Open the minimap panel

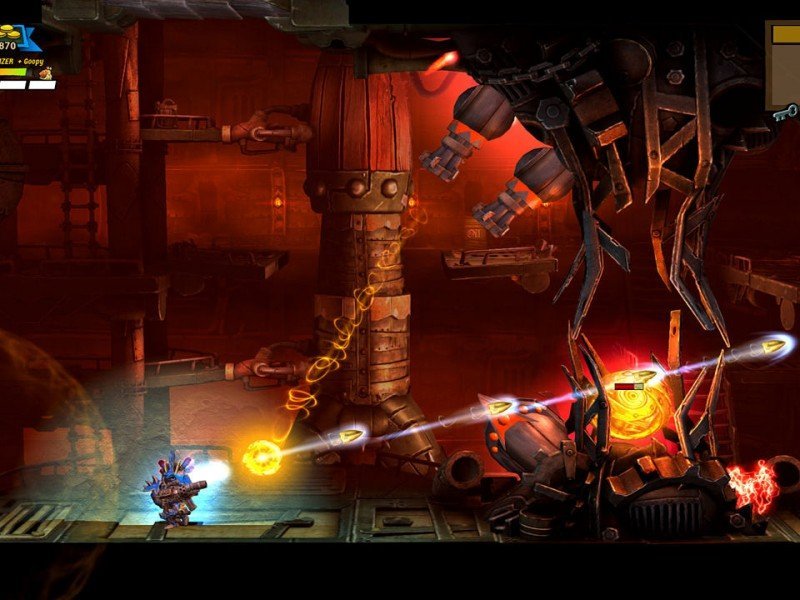click(x=784, y=64)
